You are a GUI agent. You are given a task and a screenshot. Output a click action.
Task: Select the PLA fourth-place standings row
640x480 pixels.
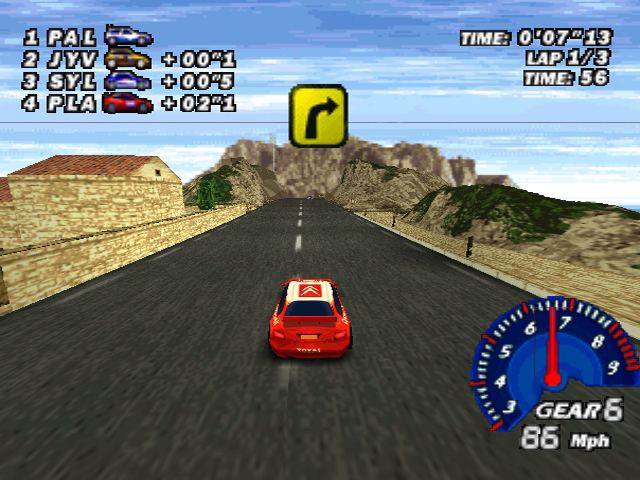(x=128, y=102)
